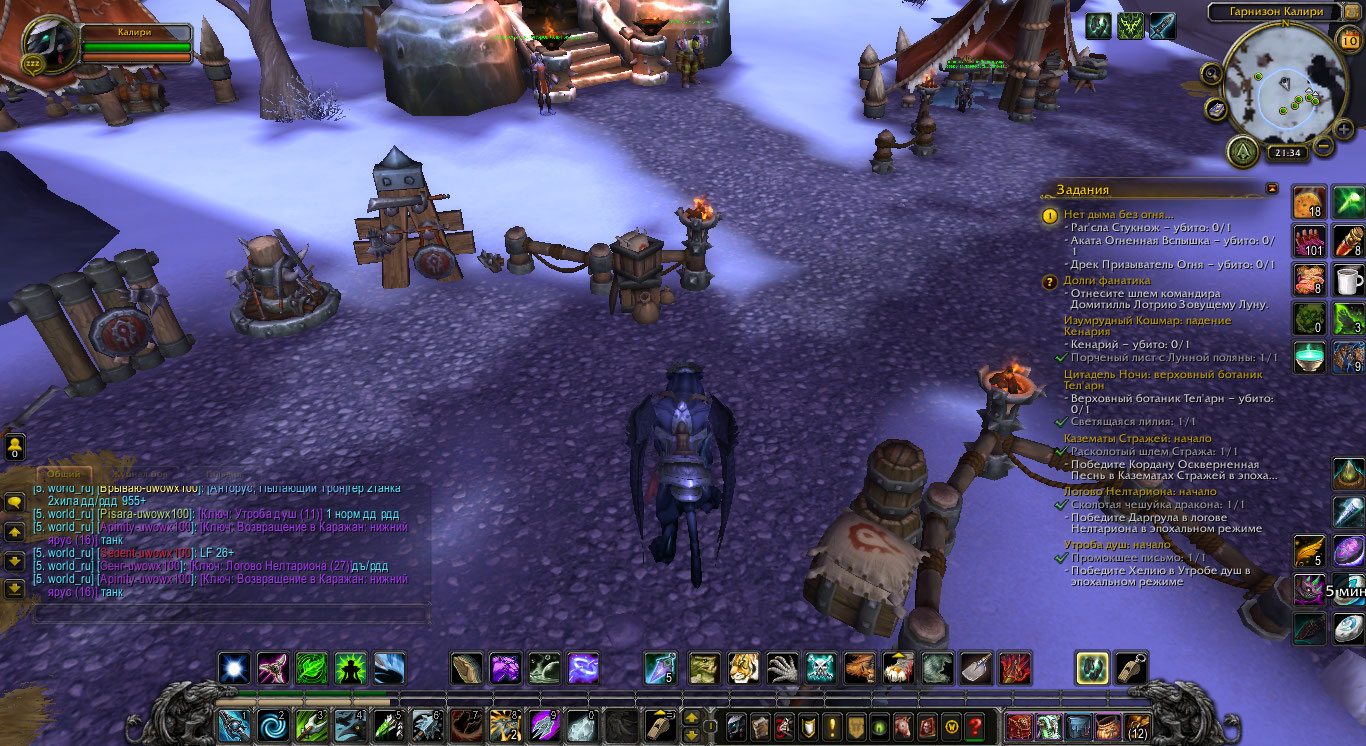This screenshot has width=1366, height=746.
Task: Switch to the Общий chat tab
Action: pos(64,475)
